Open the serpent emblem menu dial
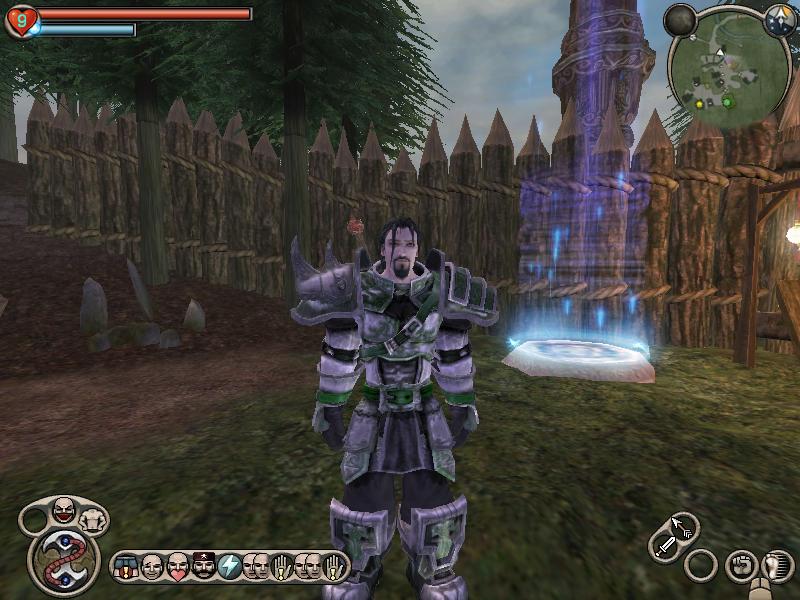 tap(64, 563)
